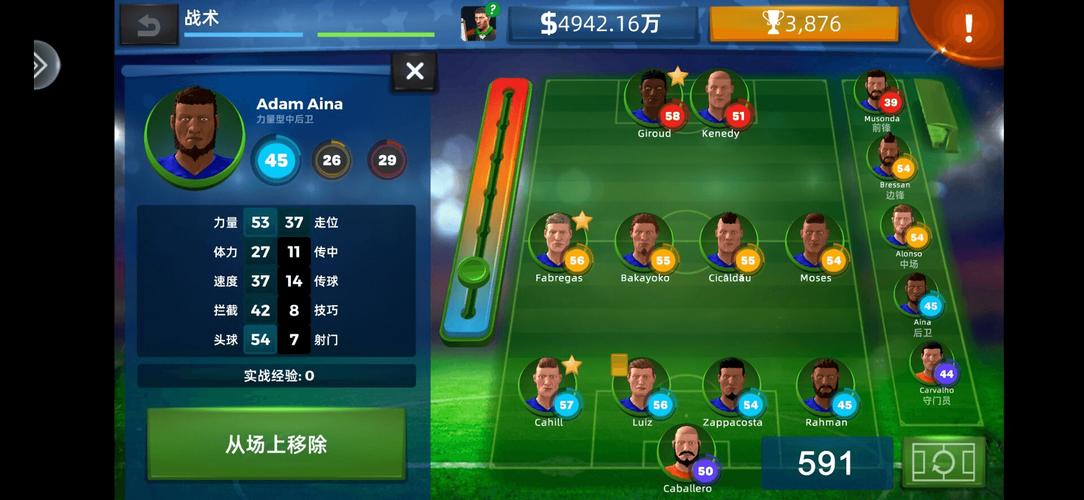This screenshot has height=500, width=1084.
Task: Go back using the return arrow button
Action: 148,25
